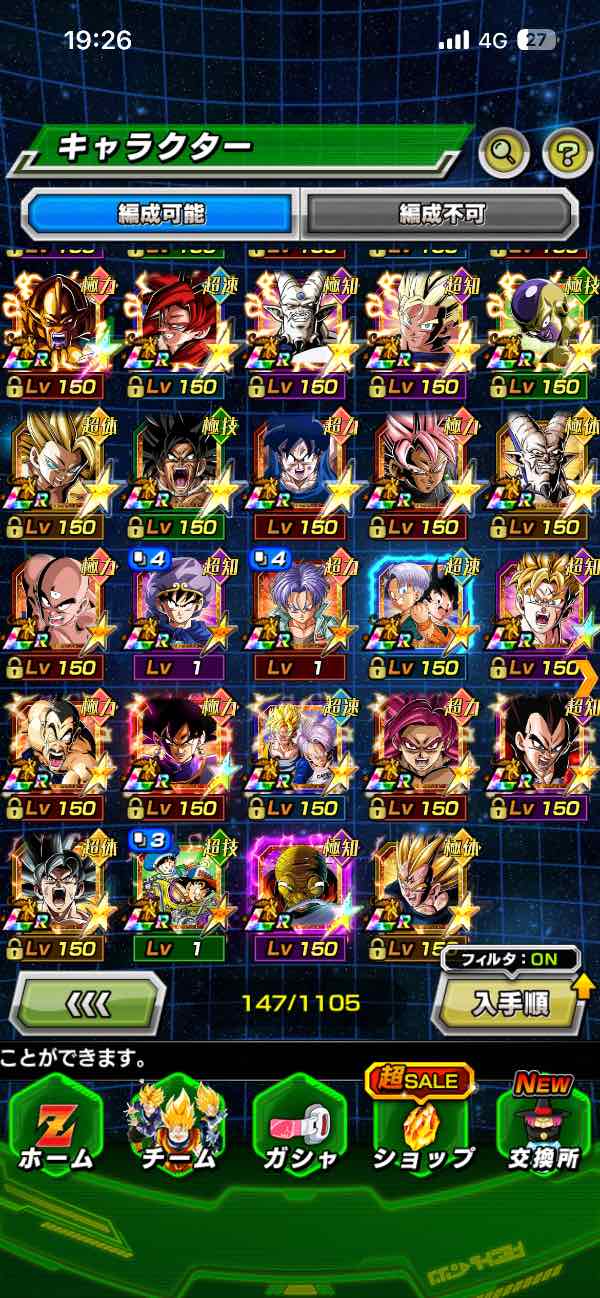600x1298 pixels.
Task: Tap the orange arrow for next page
Action: (587, 680)
